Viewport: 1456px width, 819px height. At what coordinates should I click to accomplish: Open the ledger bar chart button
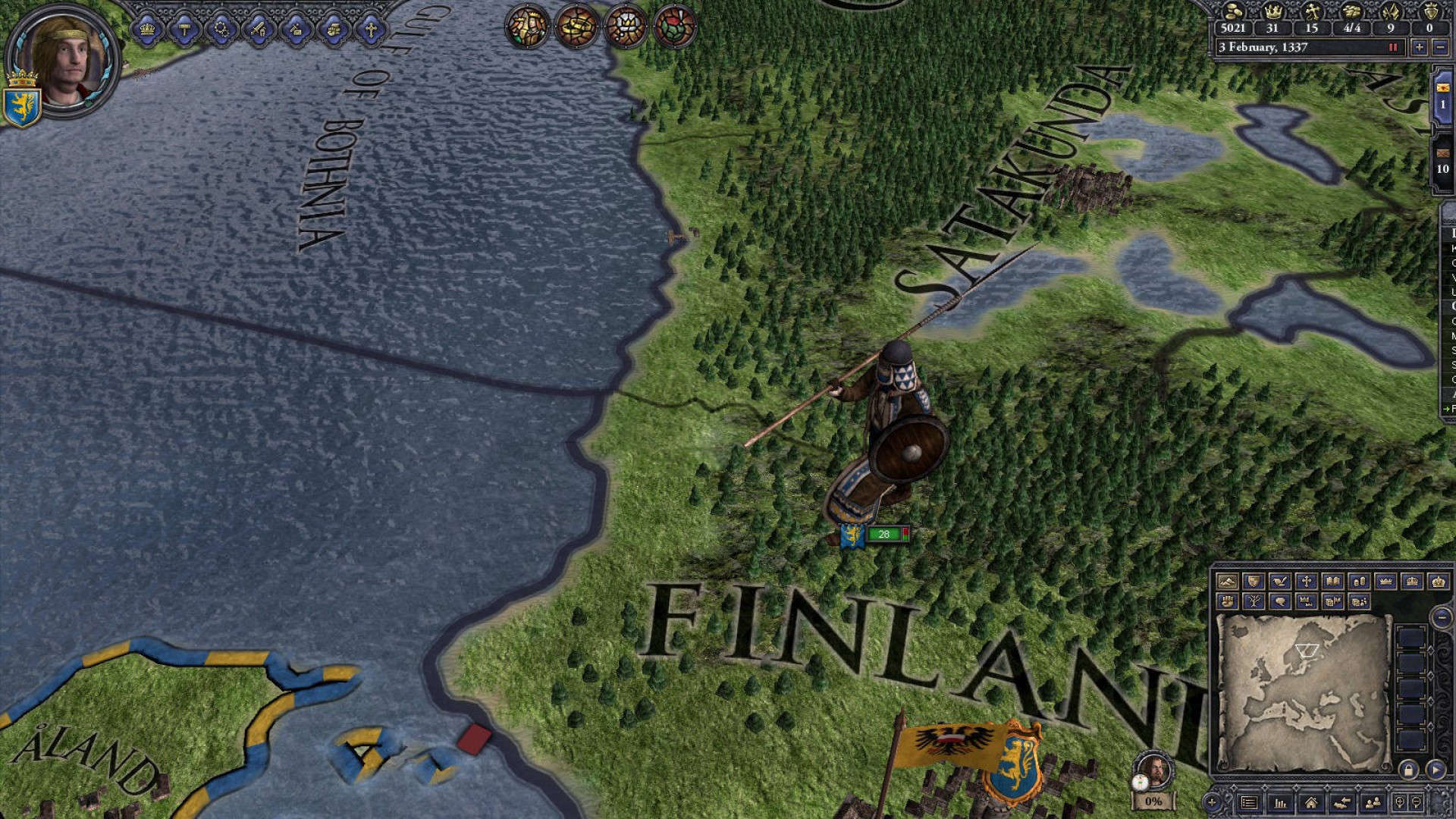click(x=1280, y=802)
